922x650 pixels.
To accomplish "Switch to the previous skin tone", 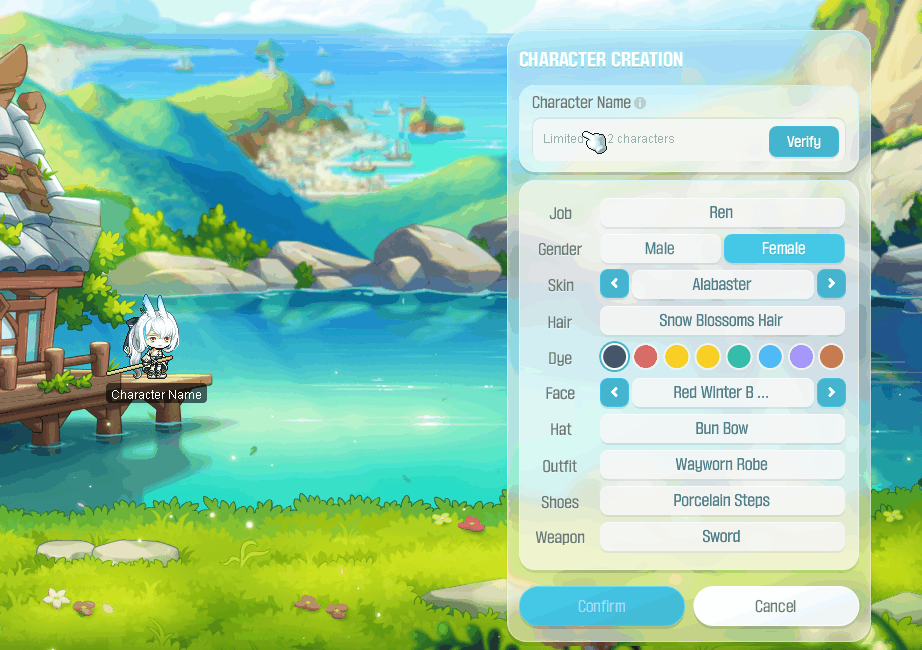I will (614, 284).
